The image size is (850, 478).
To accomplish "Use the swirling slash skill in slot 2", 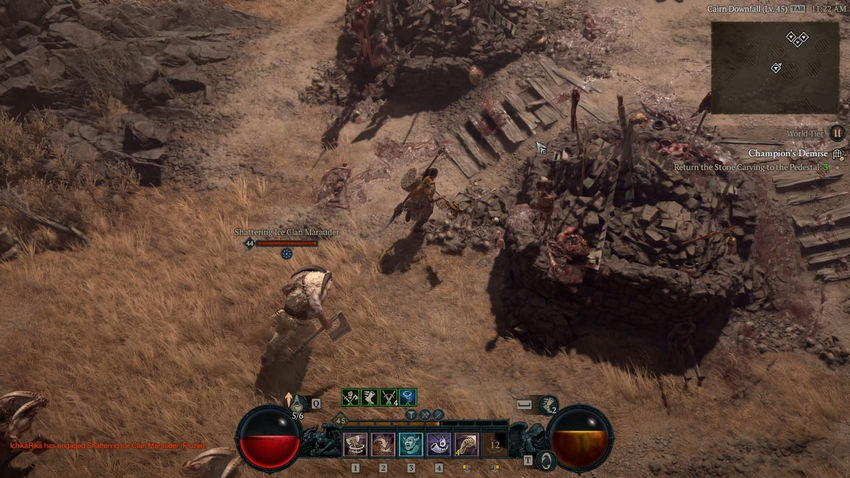I will point(382,444).
